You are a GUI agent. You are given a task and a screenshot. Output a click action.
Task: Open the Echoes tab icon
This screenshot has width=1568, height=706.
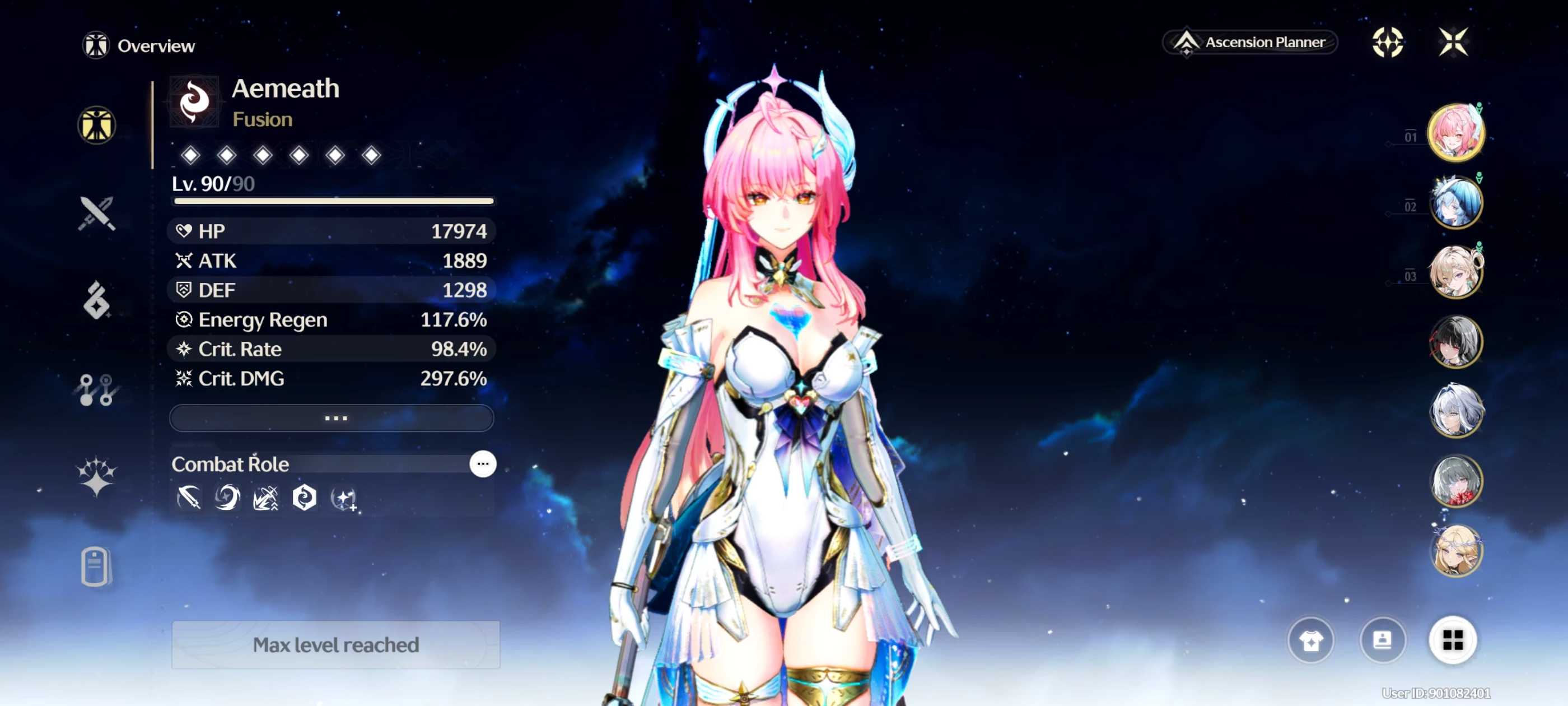coord(96,300)
